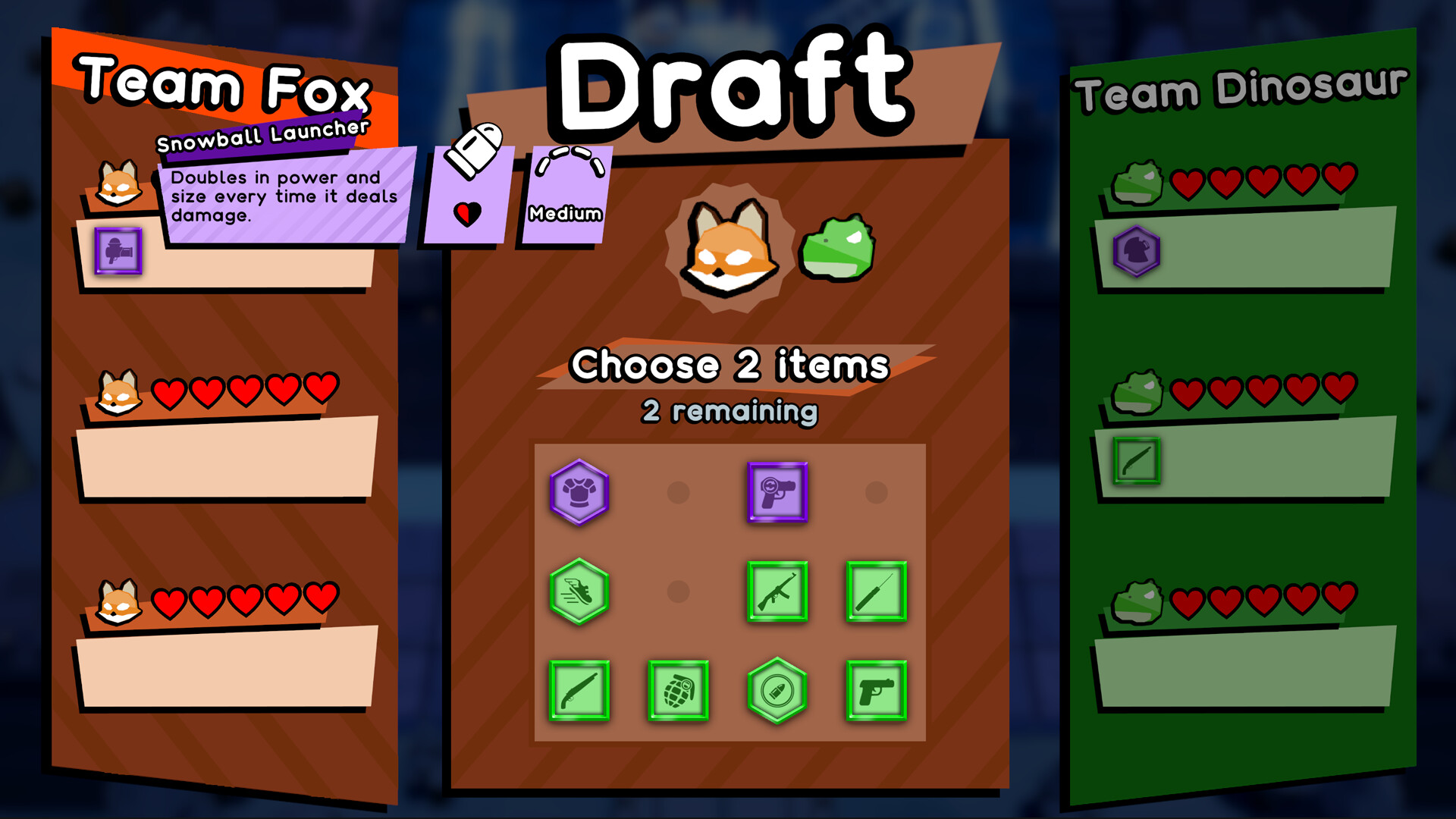This screenshot has height=819, width=1456.
Task: Pick the purple recycling pistol item
Action: [x=777, y=494]
